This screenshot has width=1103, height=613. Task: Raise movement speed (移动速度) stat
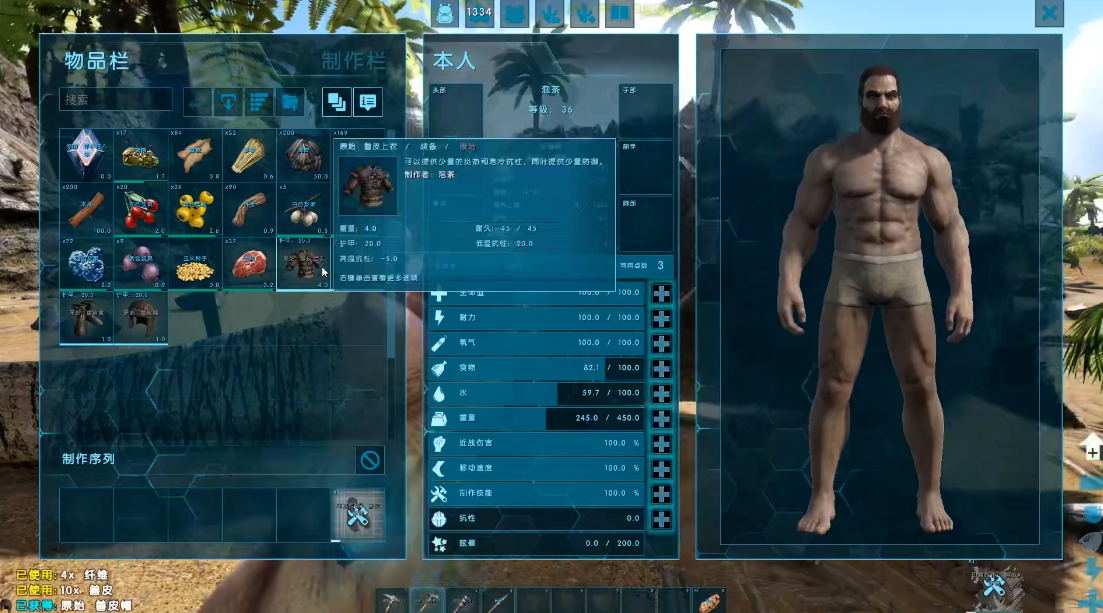click(x=661, y=468)
